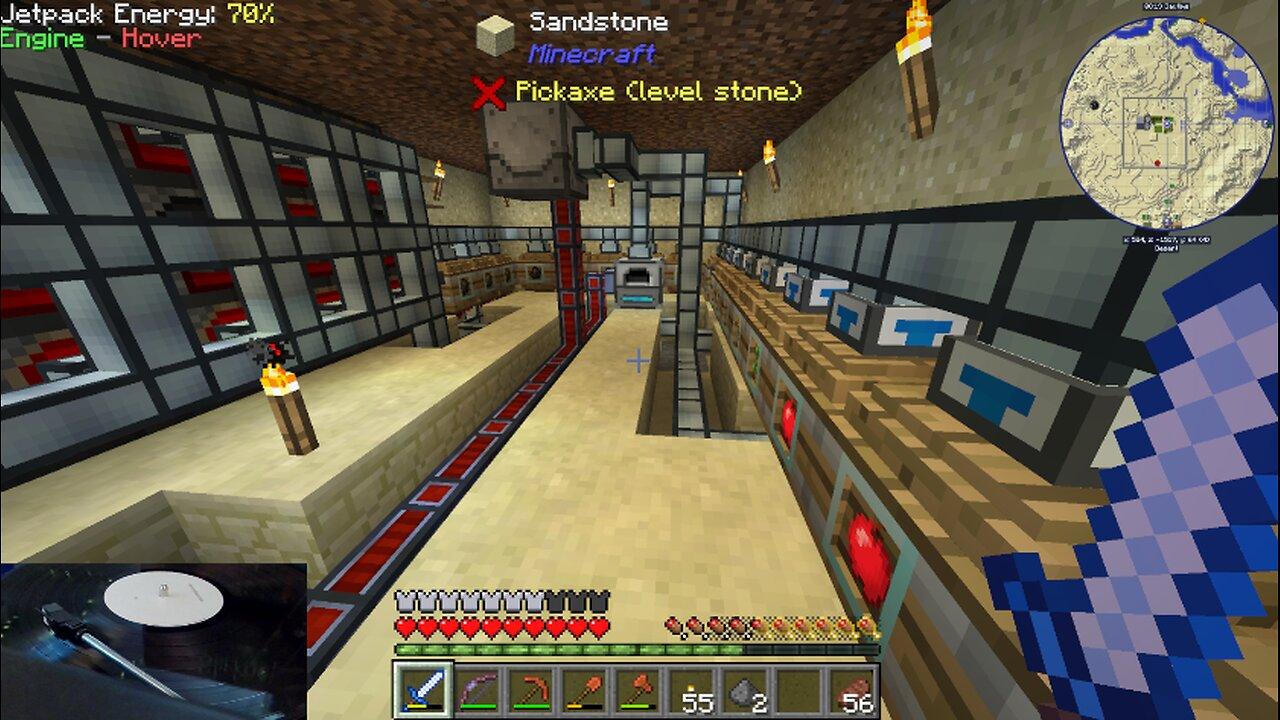Toggle the red waypoint marker on the minimap
1280x720 pixels.
[1157, 162]
